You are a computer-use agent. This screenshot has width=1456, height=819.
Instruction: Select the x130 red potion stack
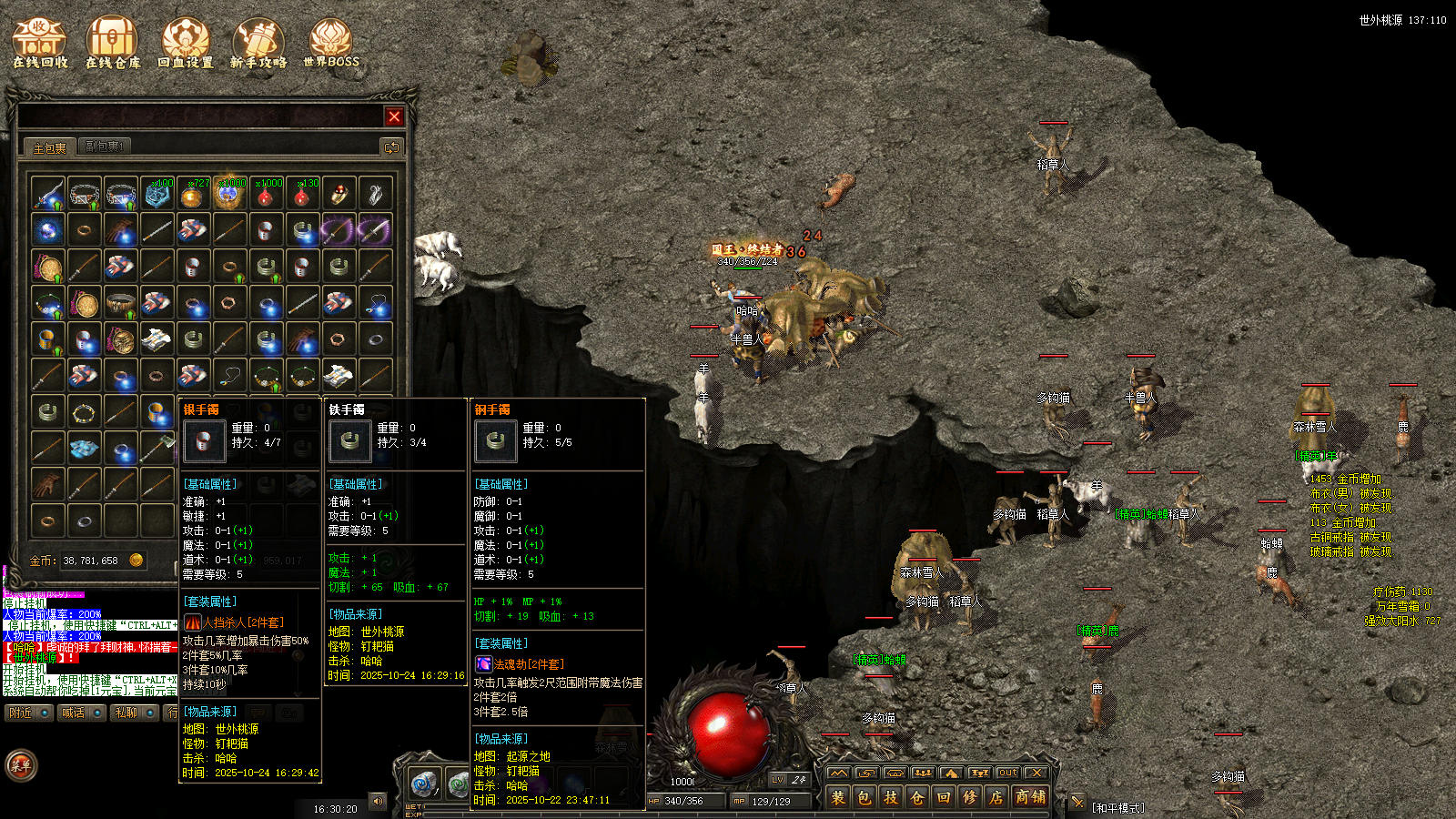tap(302, 194)
